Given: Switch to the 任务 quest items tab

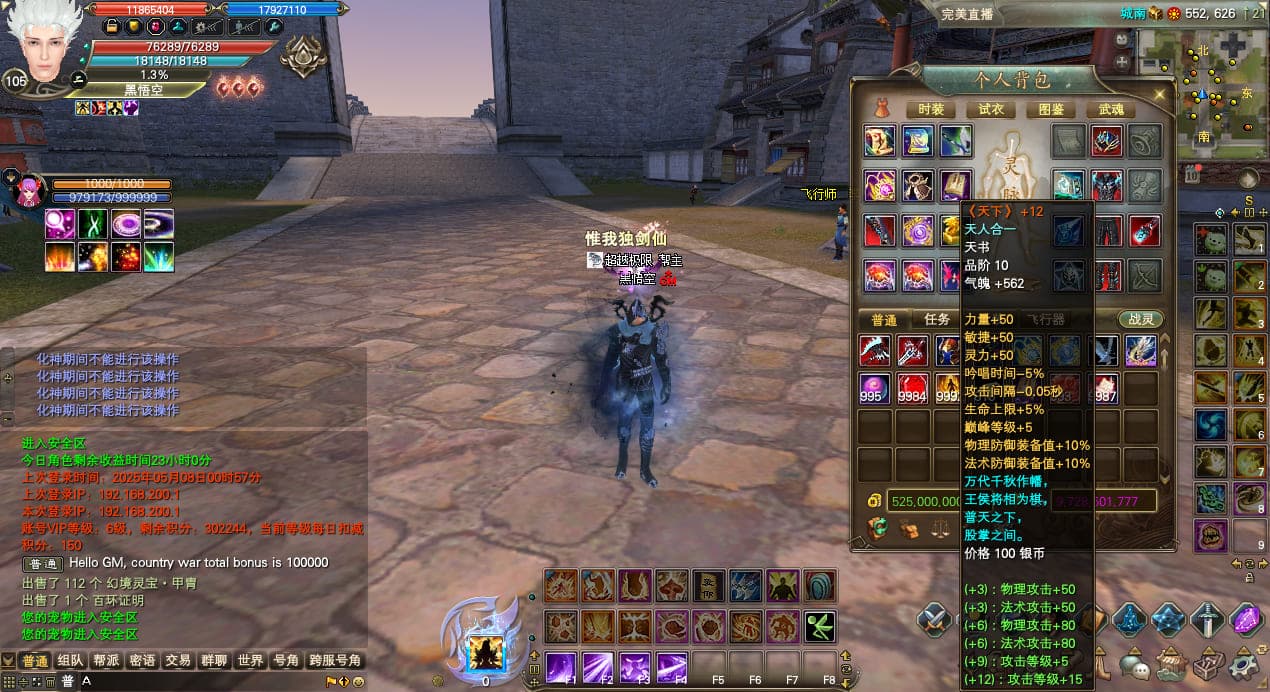Looking at the screenshot, I should (x=937, y=320).
